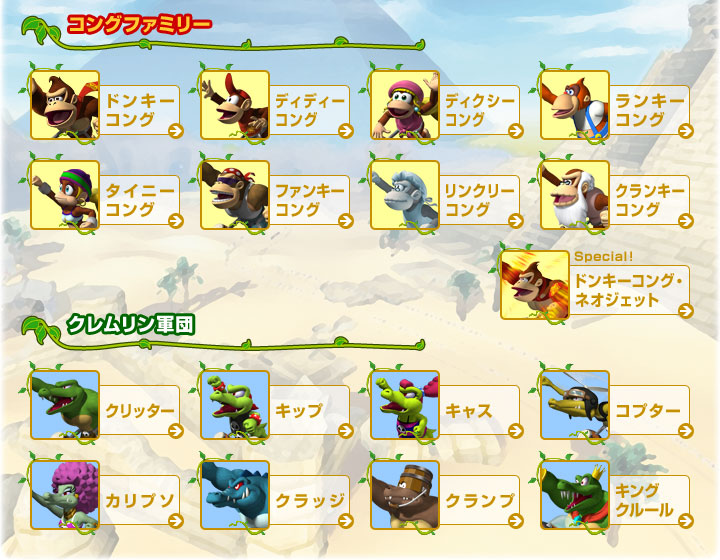This screenshot has width=720, height=560.
Task: Pick the ランキーコング character tile
Action: (615, 106)
